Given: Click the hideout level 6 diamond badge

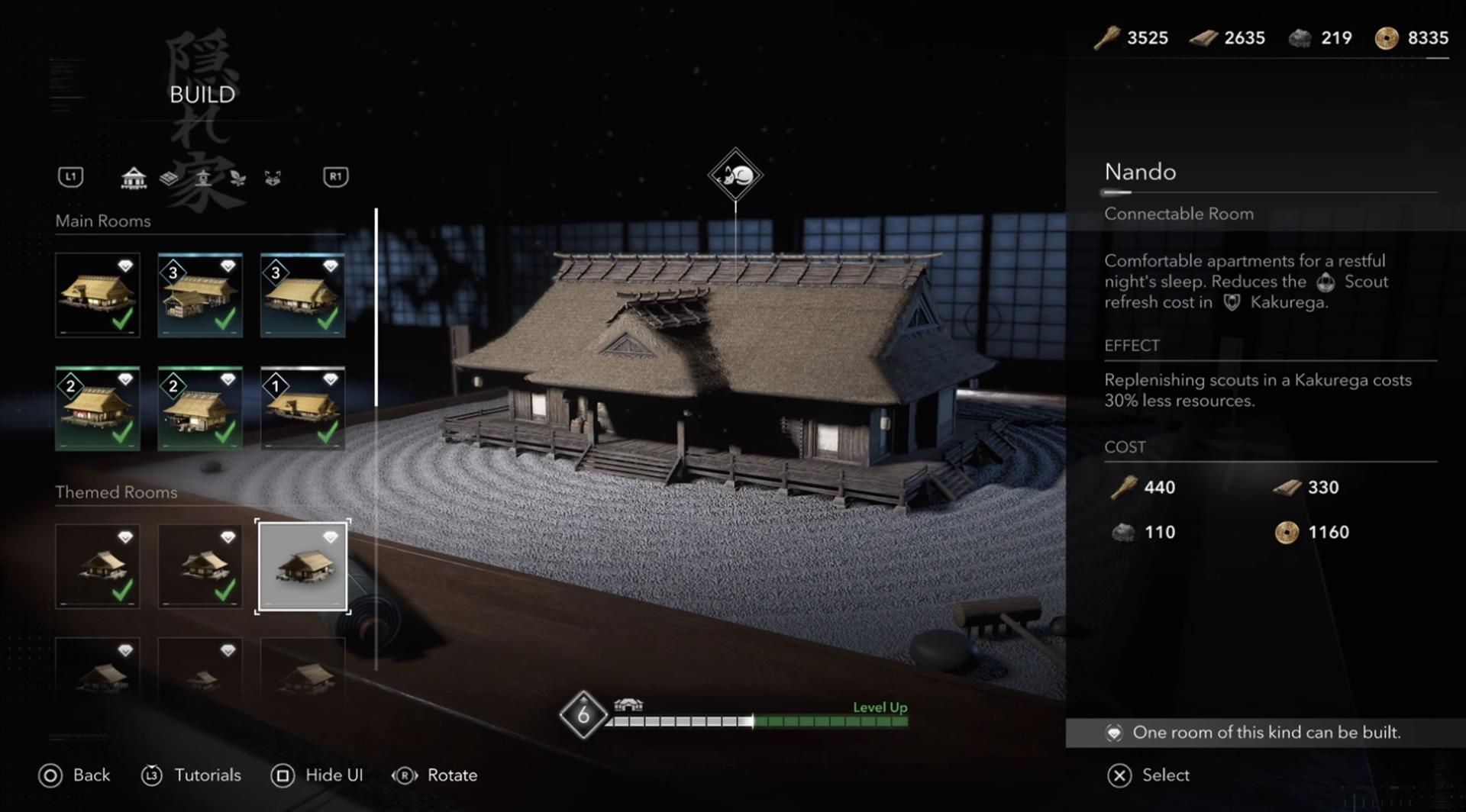Looking at the screenshot, I should tap(583, 715).
